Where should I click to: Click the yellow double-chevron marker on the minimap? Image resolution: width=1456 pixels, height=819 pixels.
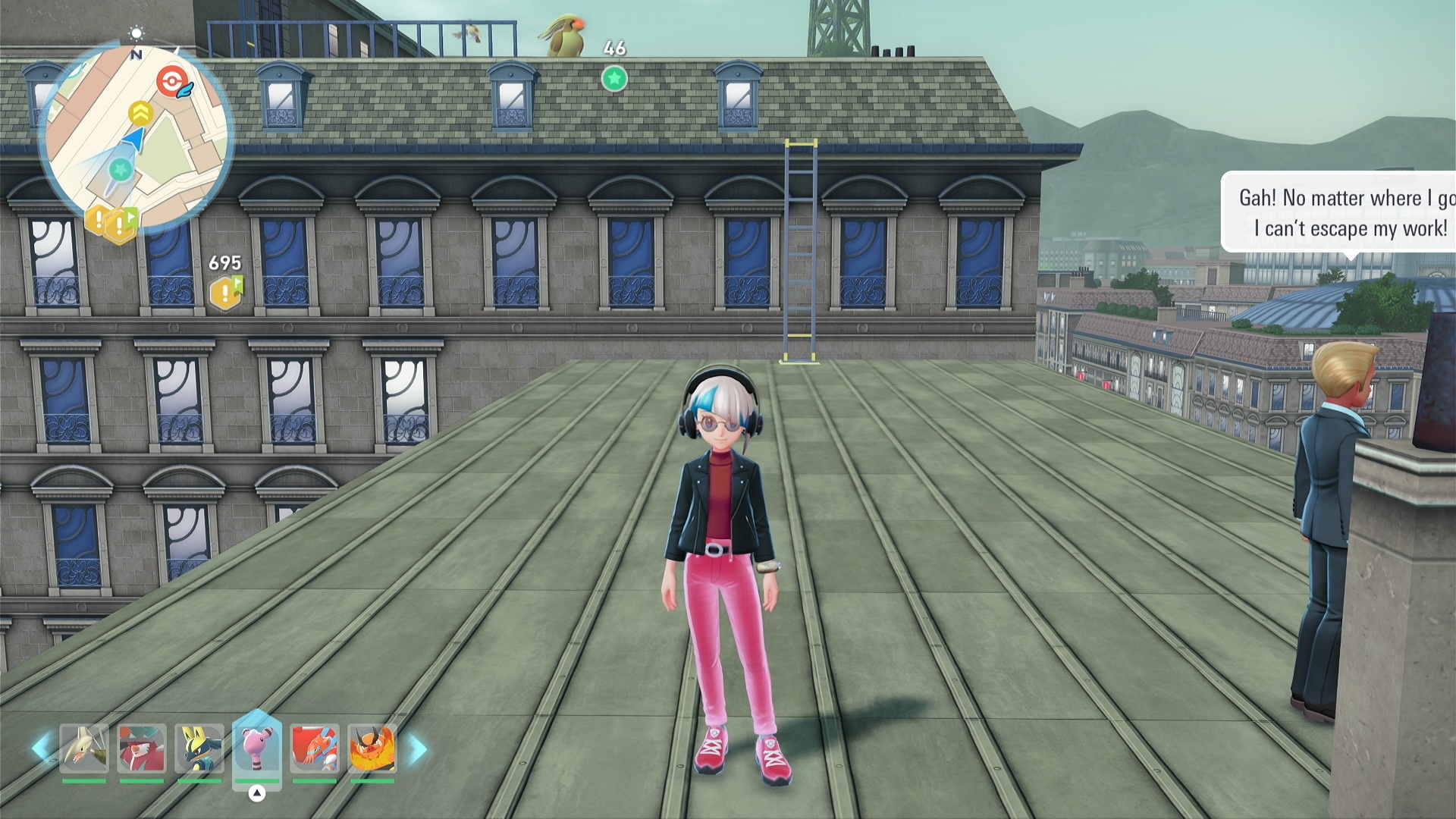pos(140,114)
